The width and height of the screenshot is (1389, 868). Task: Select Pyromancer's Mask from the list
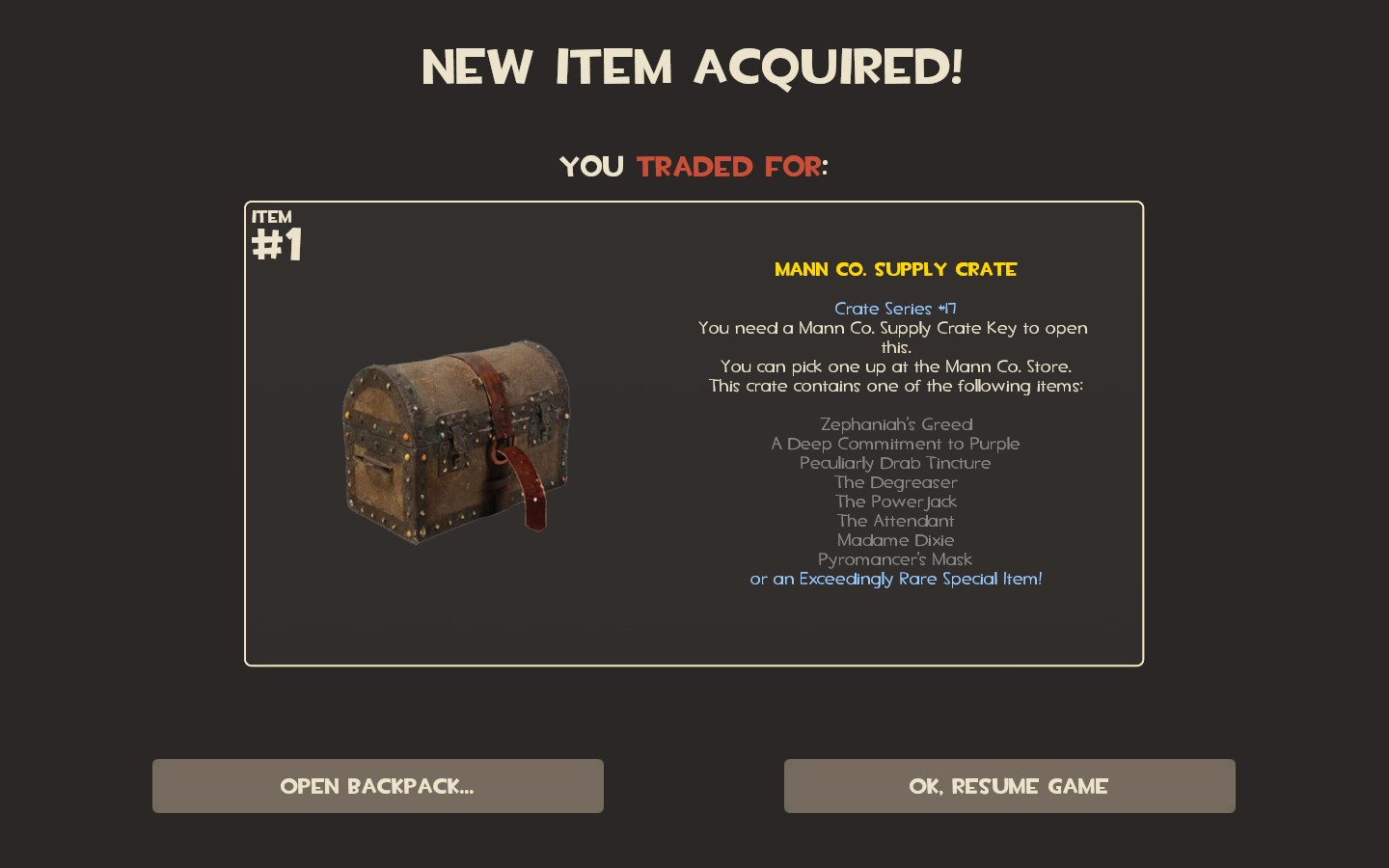895,559
